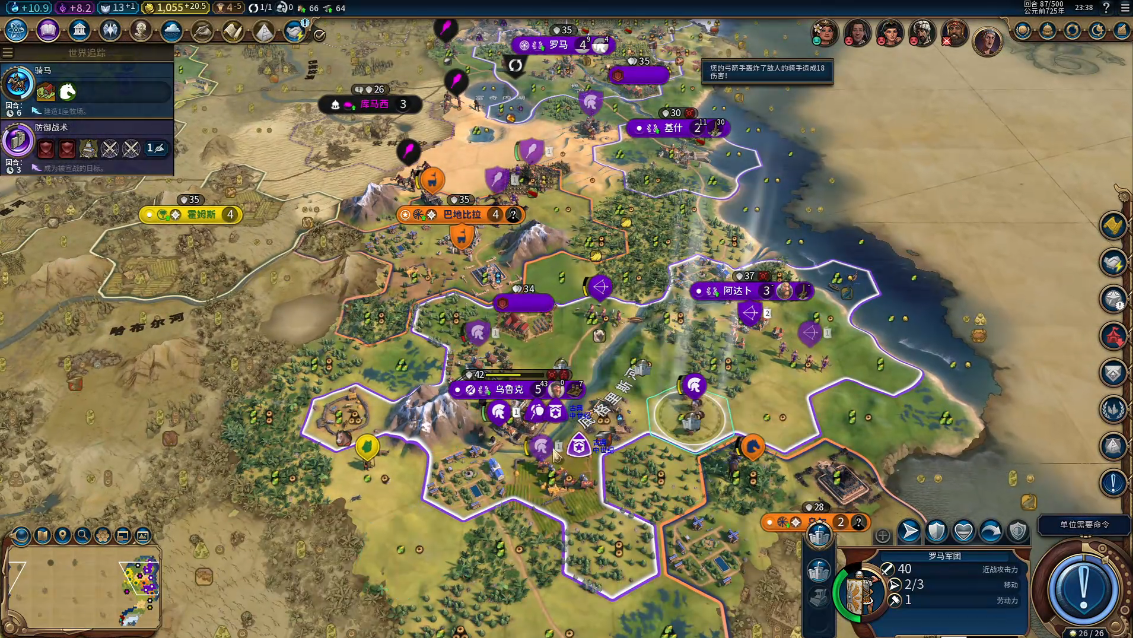Fortify the selected Roman legion
The width and height of the screenshot is (1133, 638).
[x=936, y=531]
